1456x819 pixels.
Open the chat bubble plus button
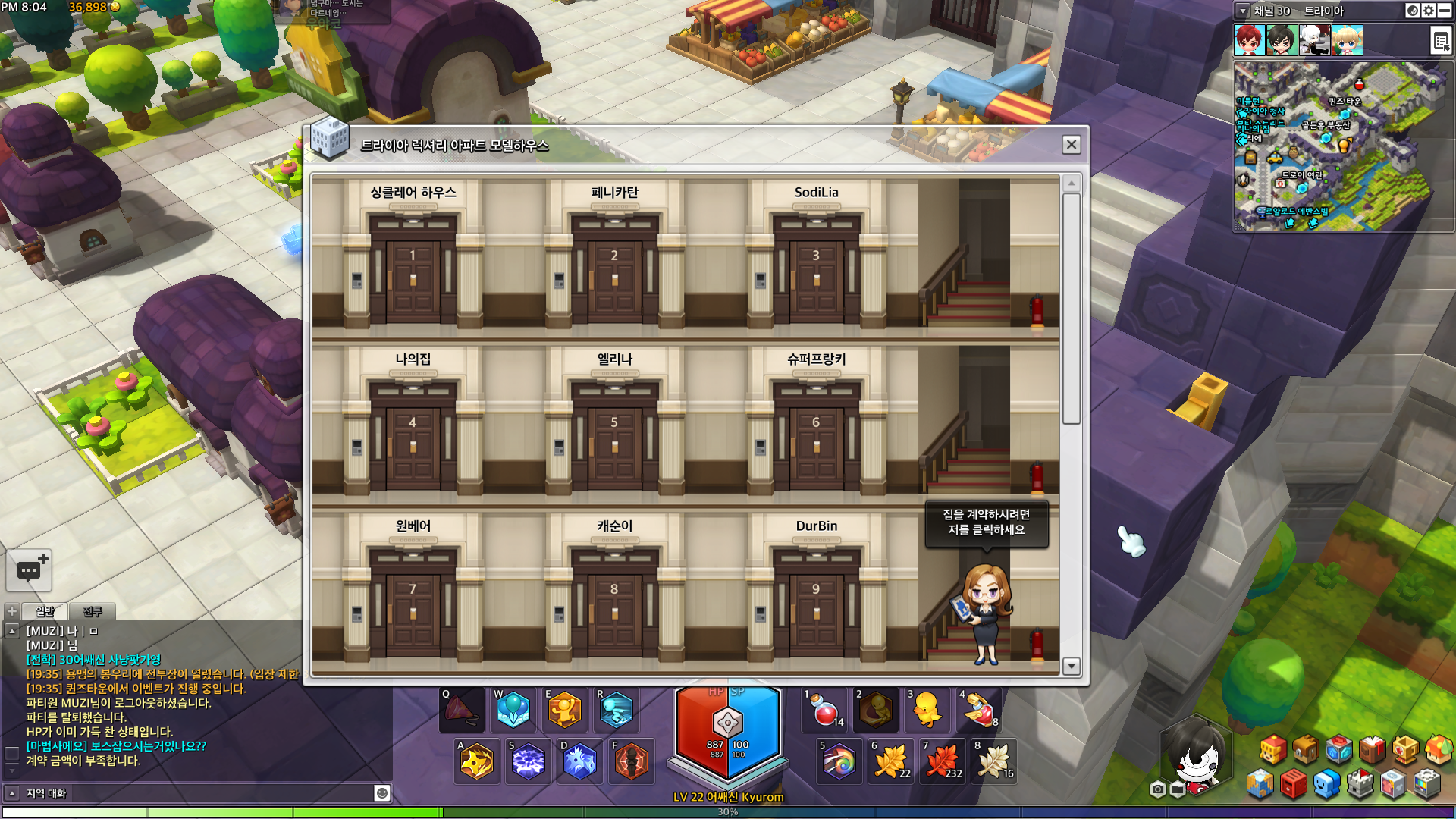29,570
